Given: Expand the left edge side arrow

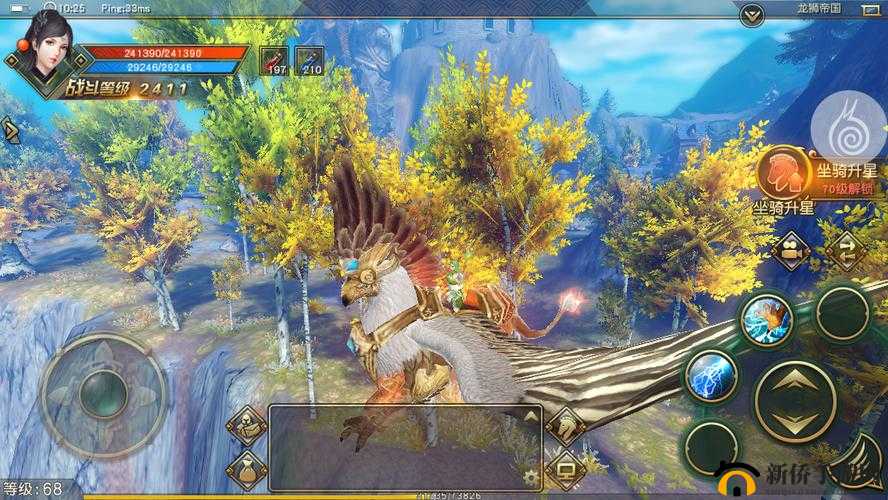Looking at the screenshot, I should tap(10, 130).
